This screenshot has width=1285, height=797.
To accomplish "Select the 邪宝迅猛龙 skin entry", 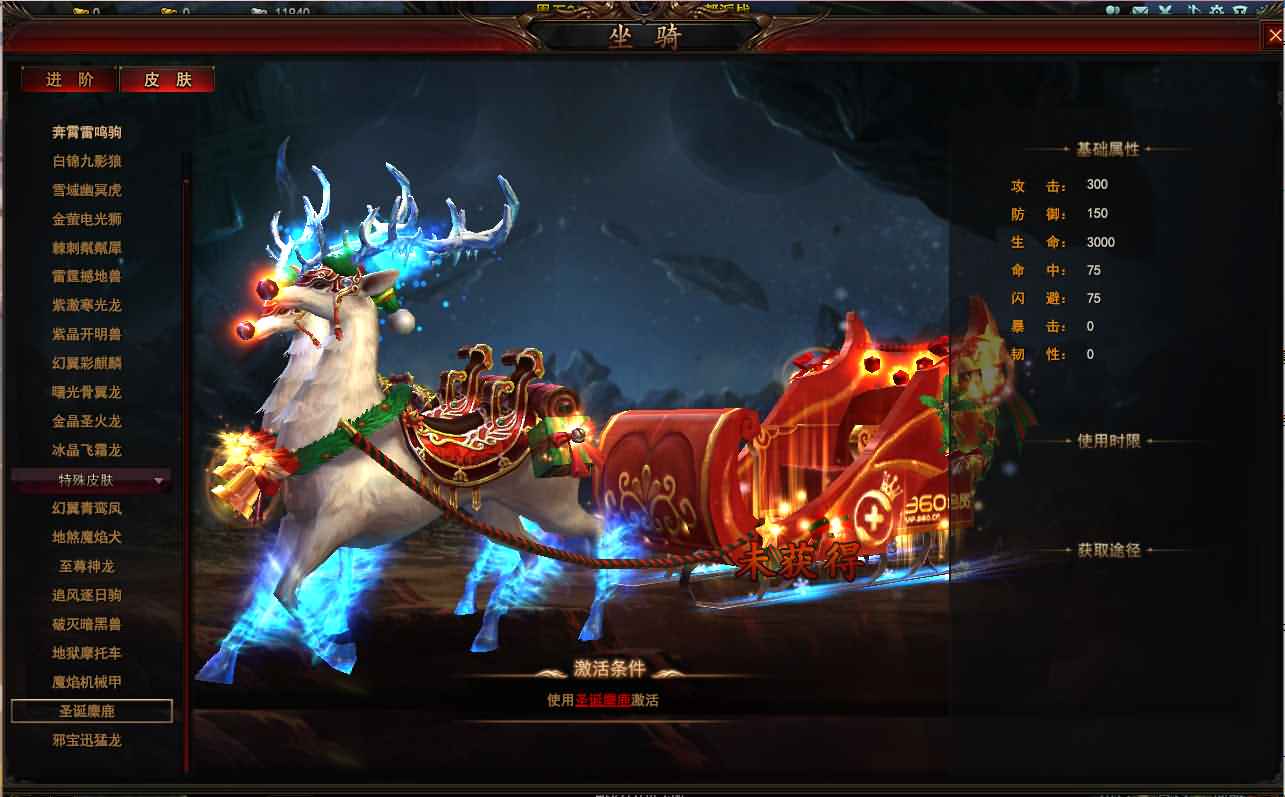I will pos(87,741).
